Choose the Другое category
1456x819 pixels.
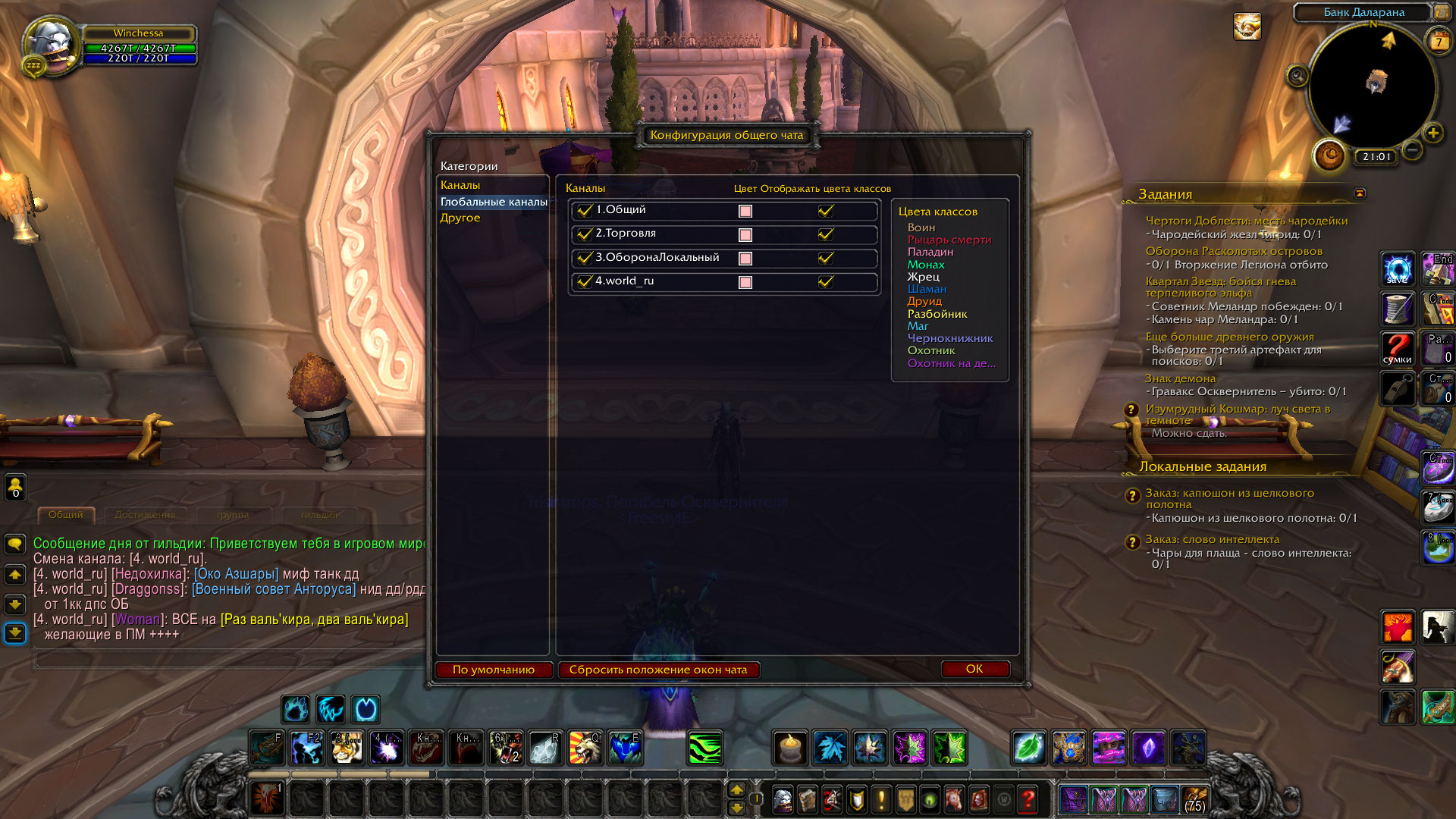coord(460,218)
